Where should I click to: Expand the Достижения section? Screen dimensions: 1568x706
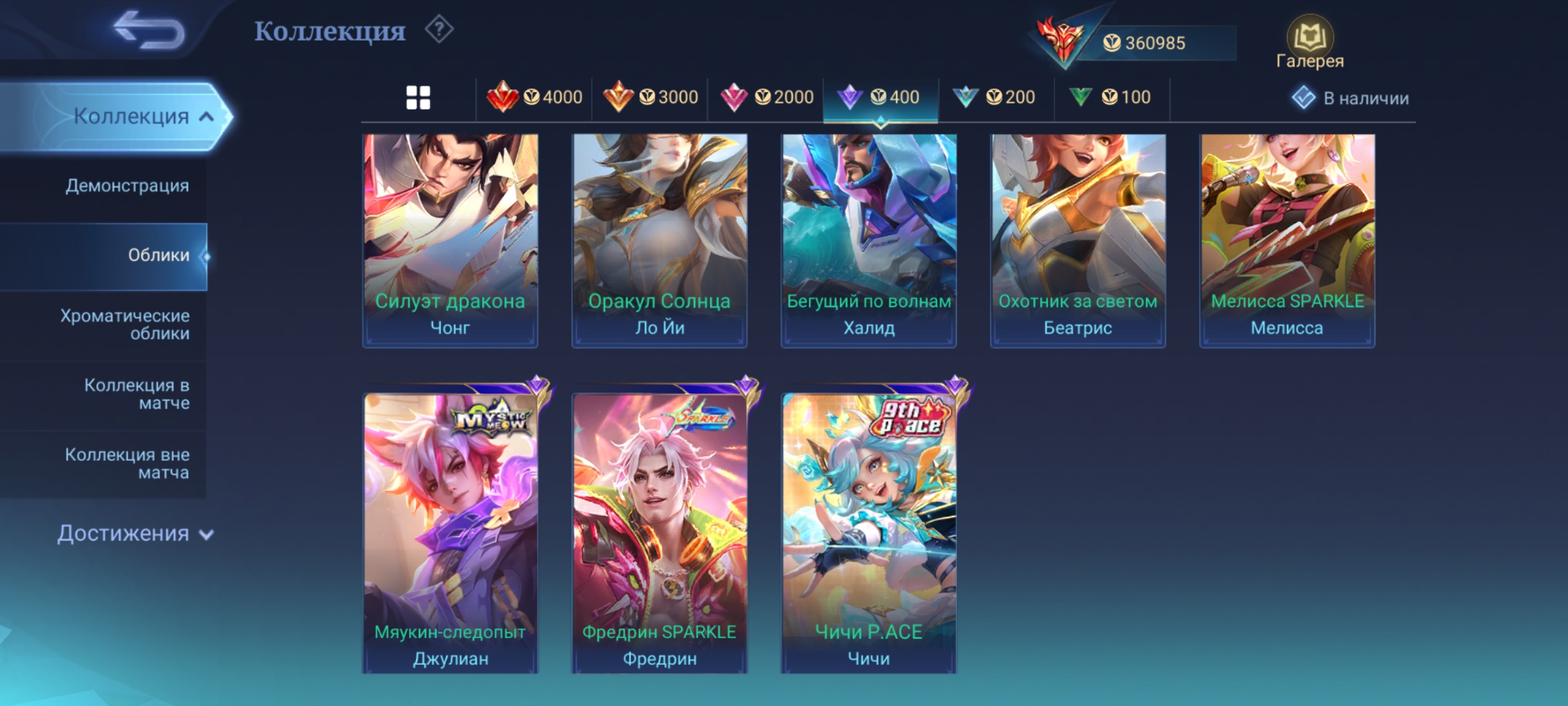[135, 533]
